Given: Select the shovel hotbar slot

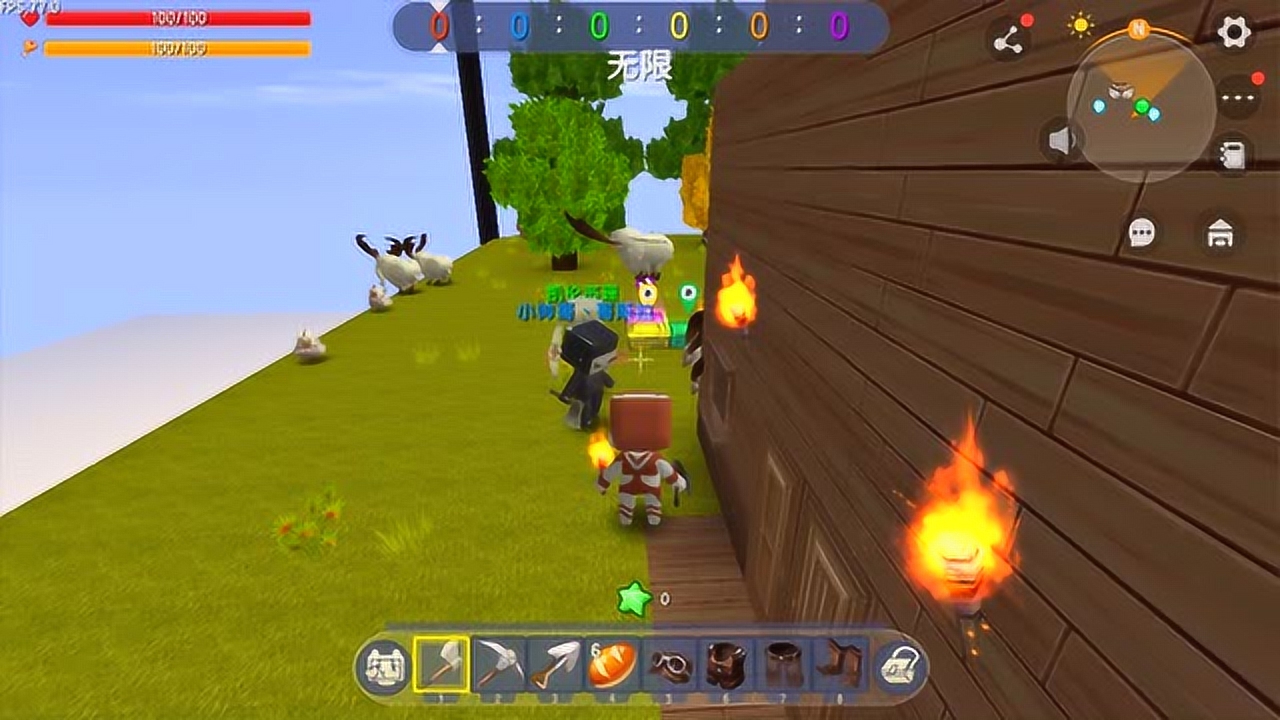Looking at the screenshot, I should pos(555,664).
